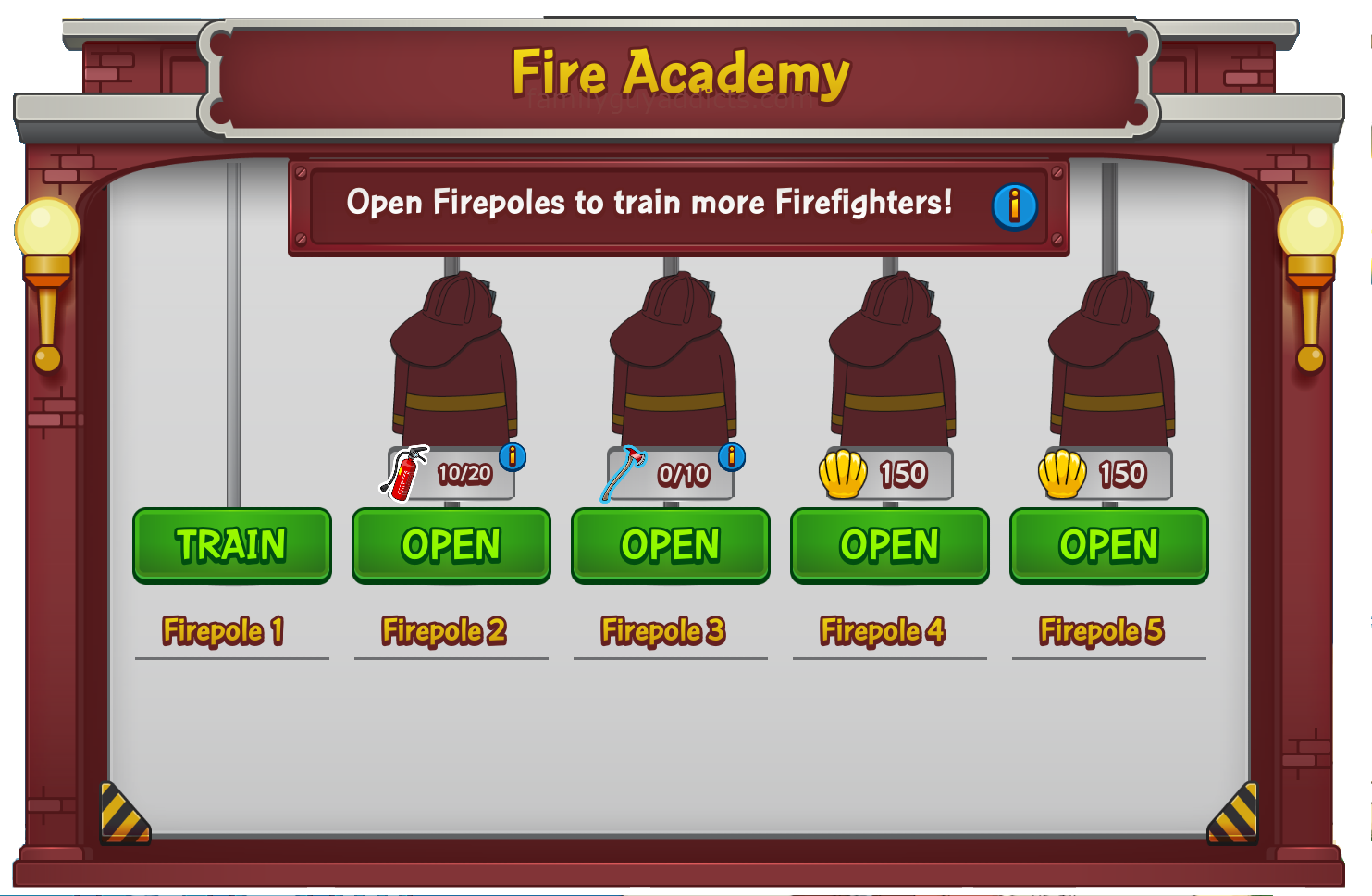
Task: Unlock Firepole 4 via its OPEN button
Action: pyautogui.click(x=889, y=545)
